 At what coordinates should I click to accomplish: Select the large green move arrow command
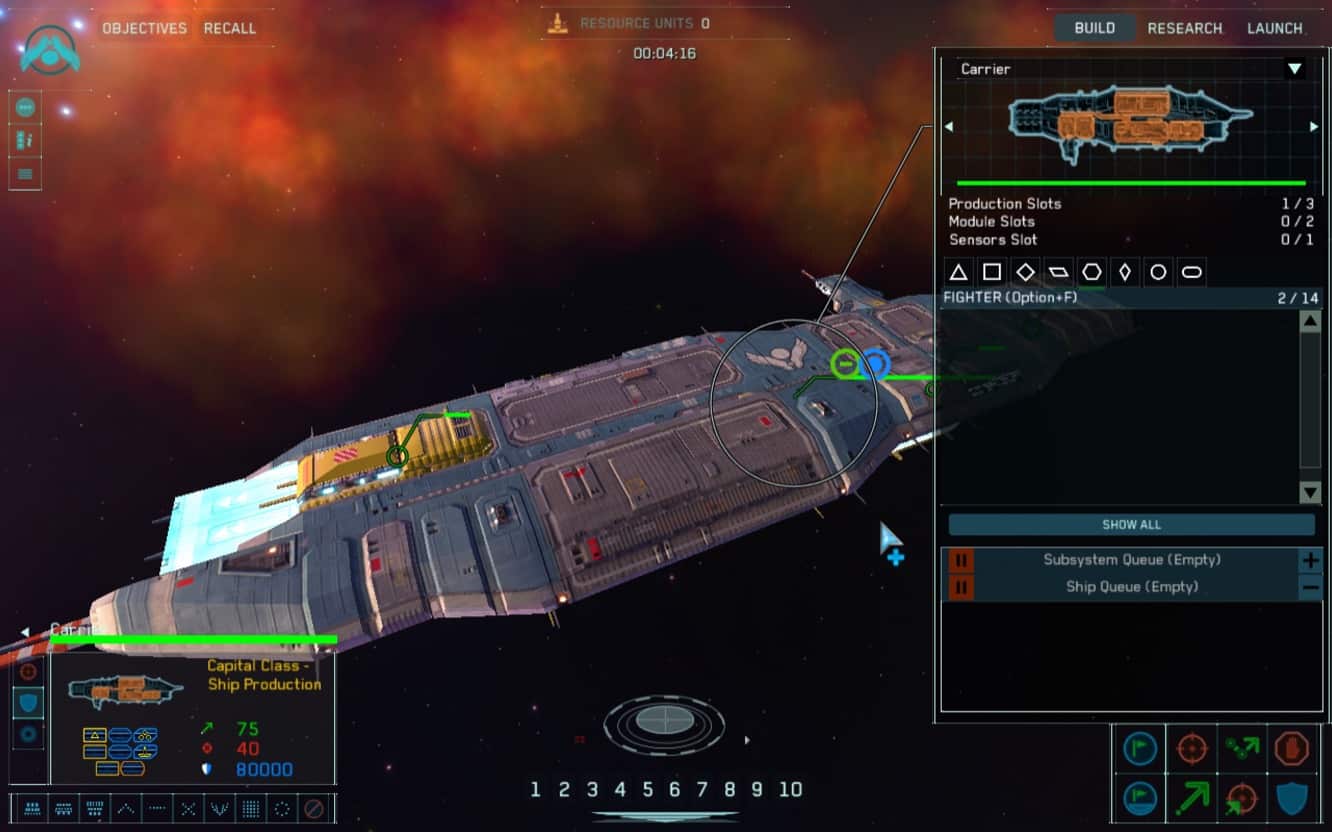tap(1191, 798)
